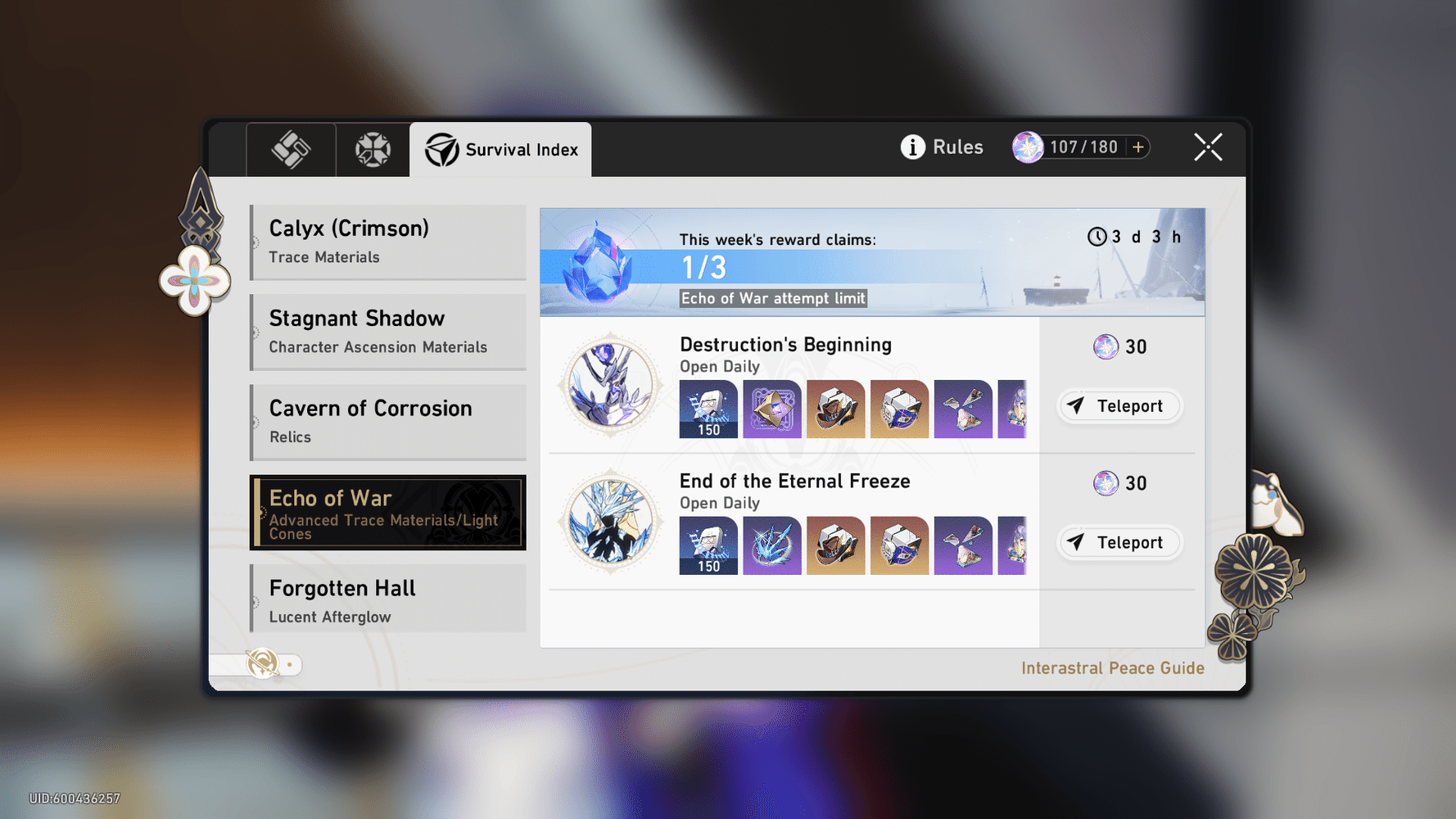This screenshot has height=819, width=1456.
Task: View the 150 credit reward thumbnail for Destruction's Beginning
Action: (x=708, y=409)
